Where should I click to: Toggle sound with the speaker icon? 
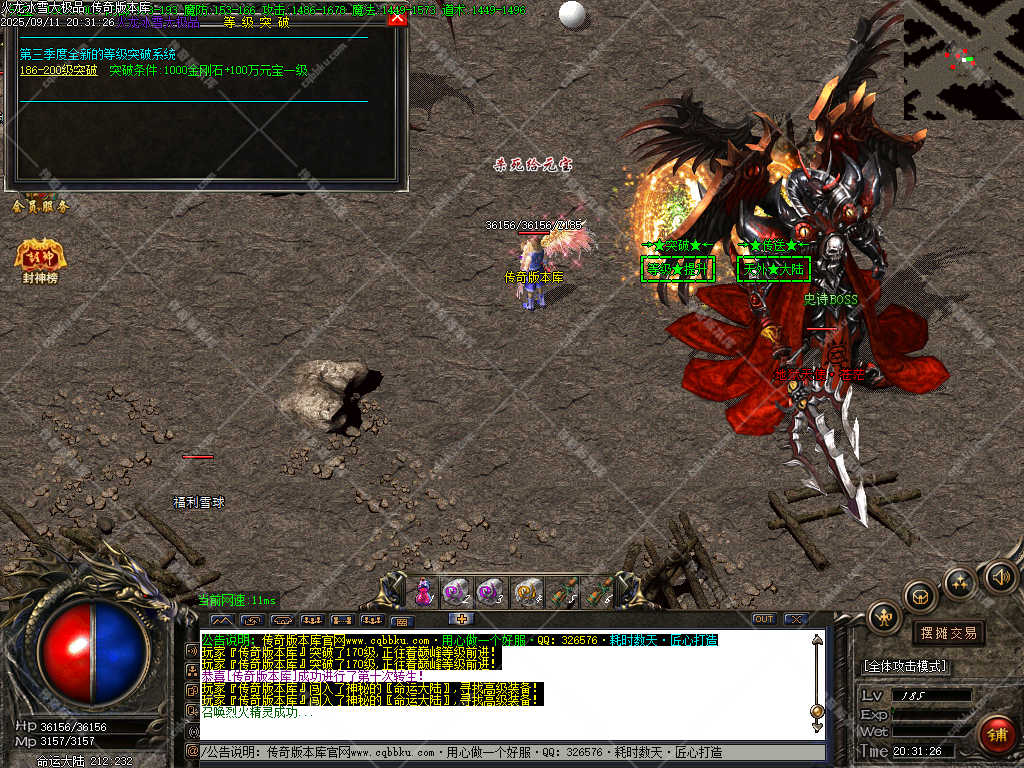coord(1000,576)
